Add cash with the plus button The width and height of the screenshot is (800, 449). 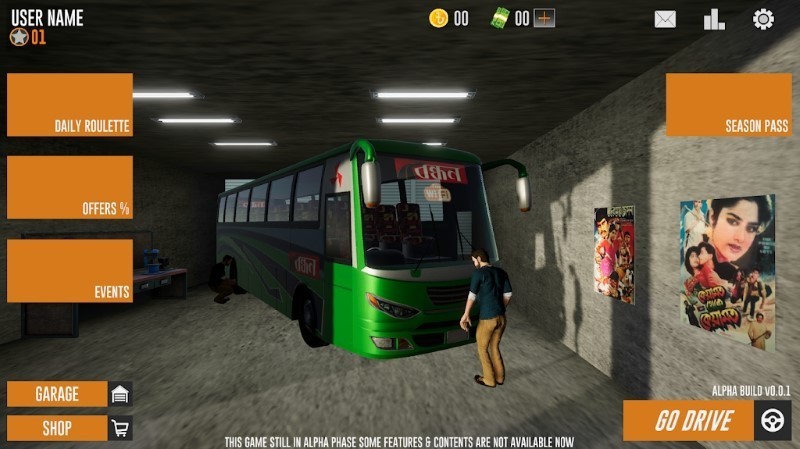point(544,18)
